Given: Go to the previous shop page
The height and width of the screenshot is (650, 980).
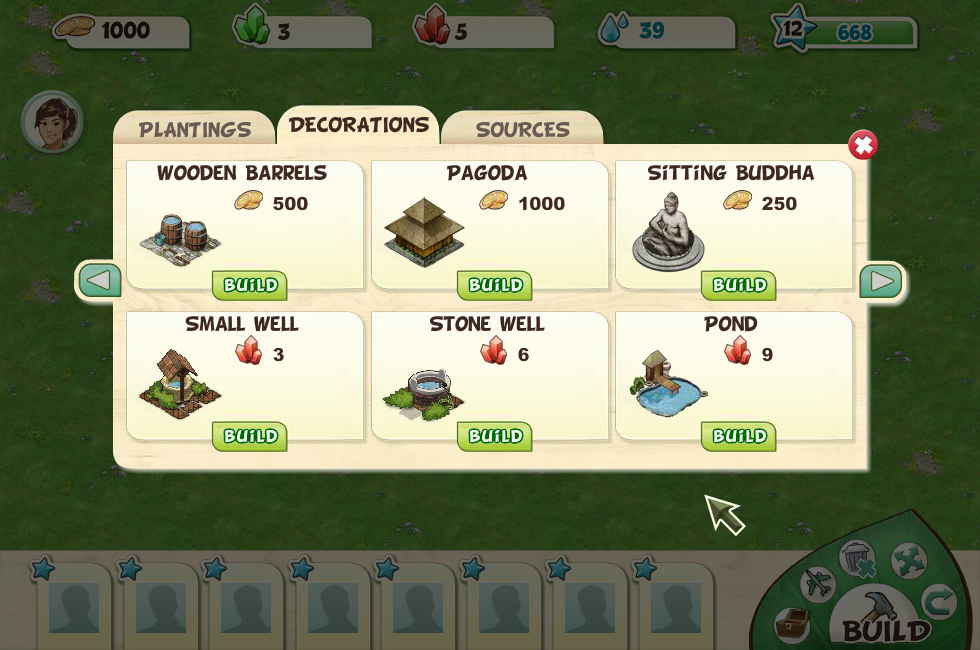Looking at the screenshot, I should [x=99, y=281].
